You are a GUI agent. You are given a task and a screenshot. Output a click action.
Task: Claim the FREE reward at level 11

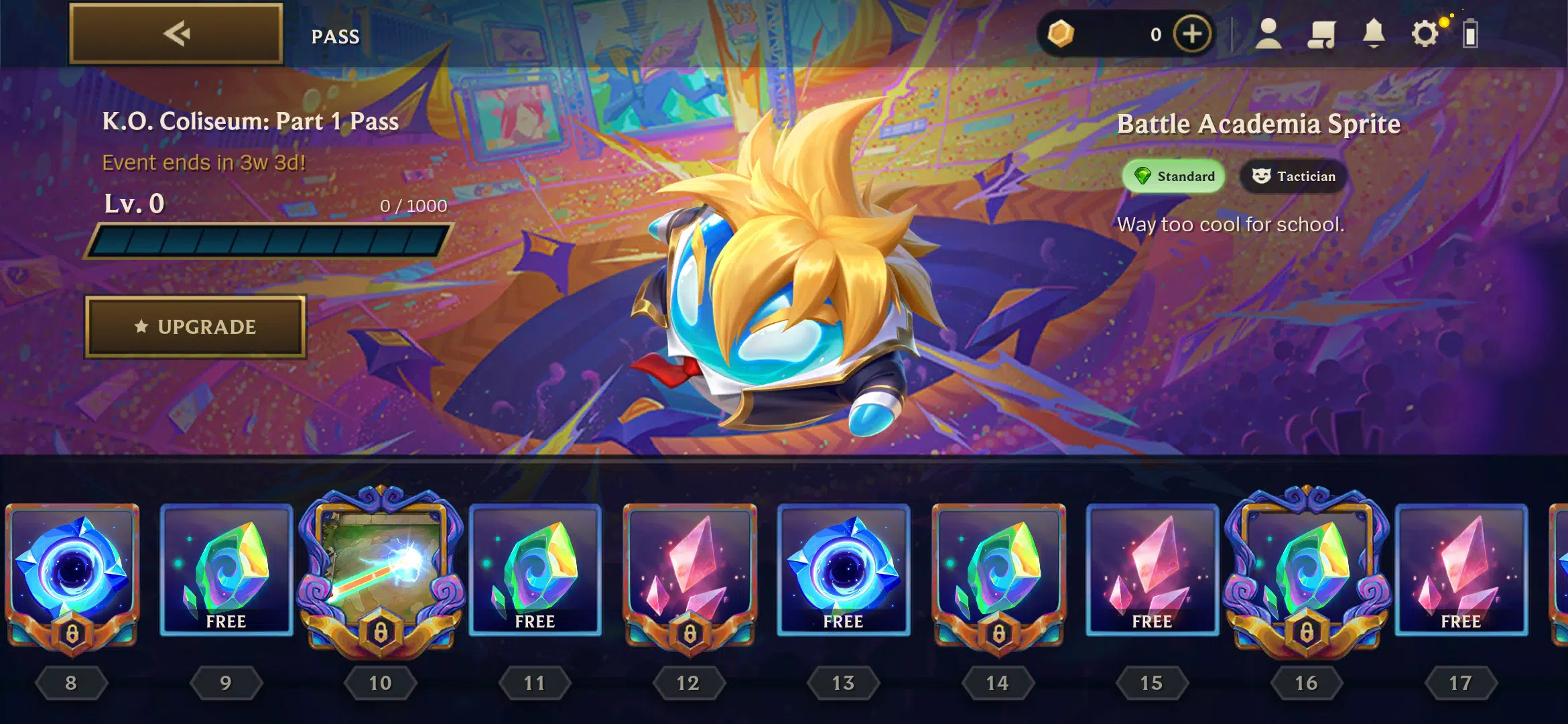click(x=535, y=573)
